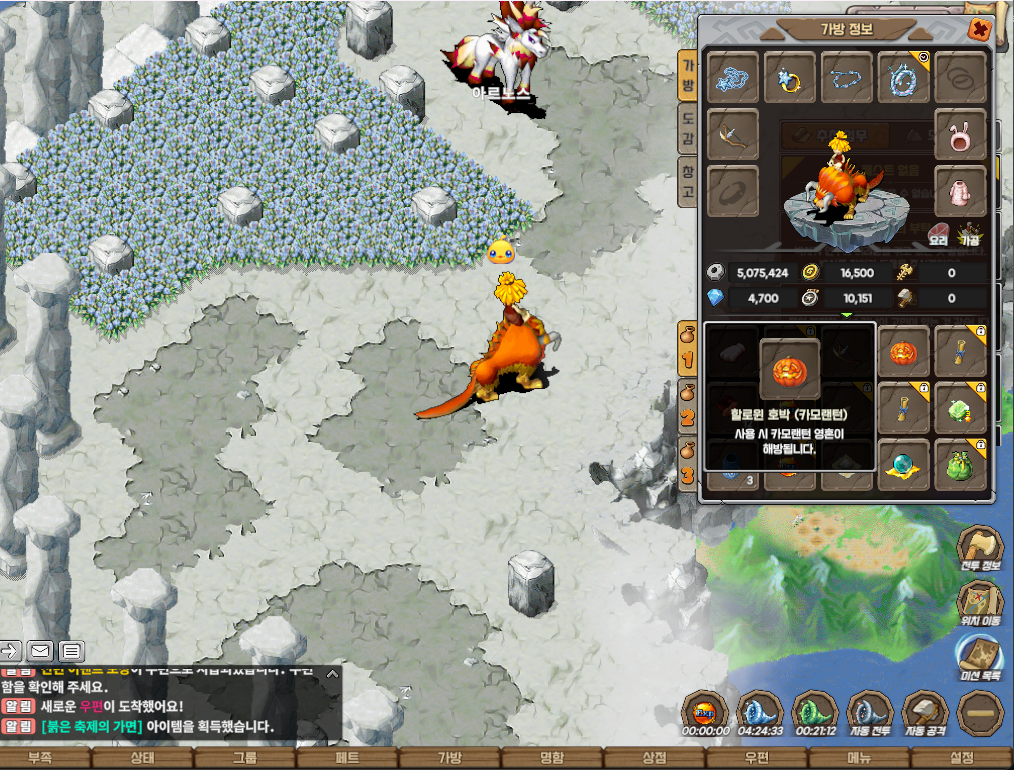Show the 미션 목록 mission list
This screenshot has width=1014, height=770.
(980, 660)
